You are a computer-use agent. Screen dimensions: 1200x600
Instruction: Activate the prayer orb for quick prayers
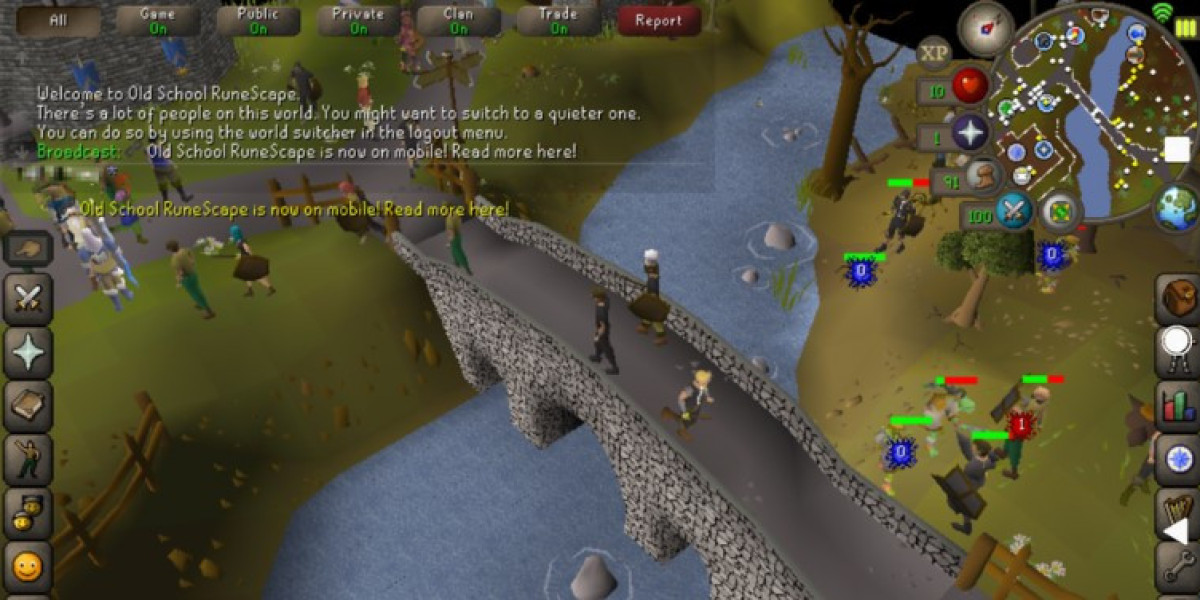(x=969, y=133)
